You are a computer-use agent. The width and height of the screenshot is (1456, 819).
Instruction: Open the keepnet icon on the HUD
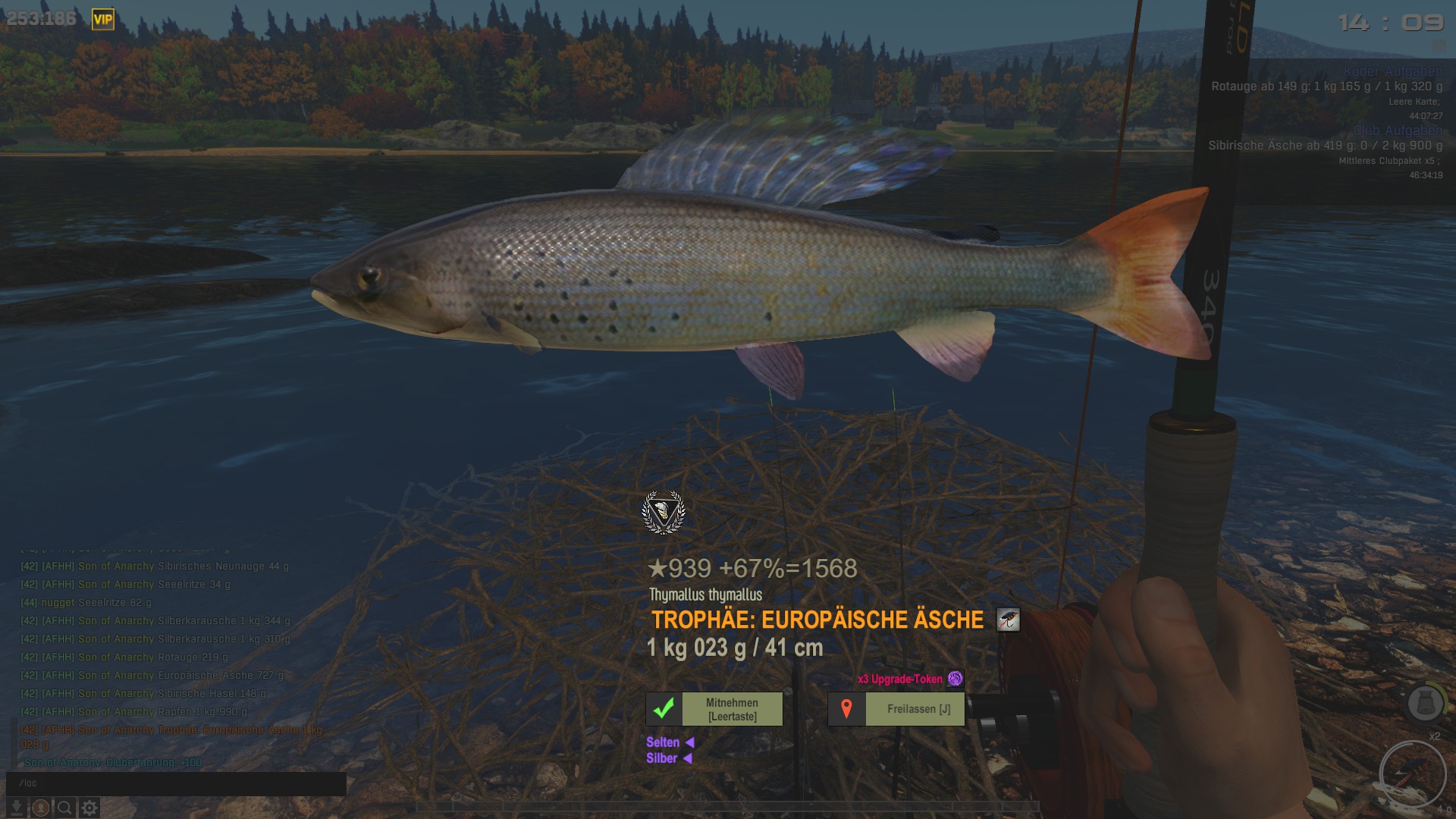[1425, 703]
